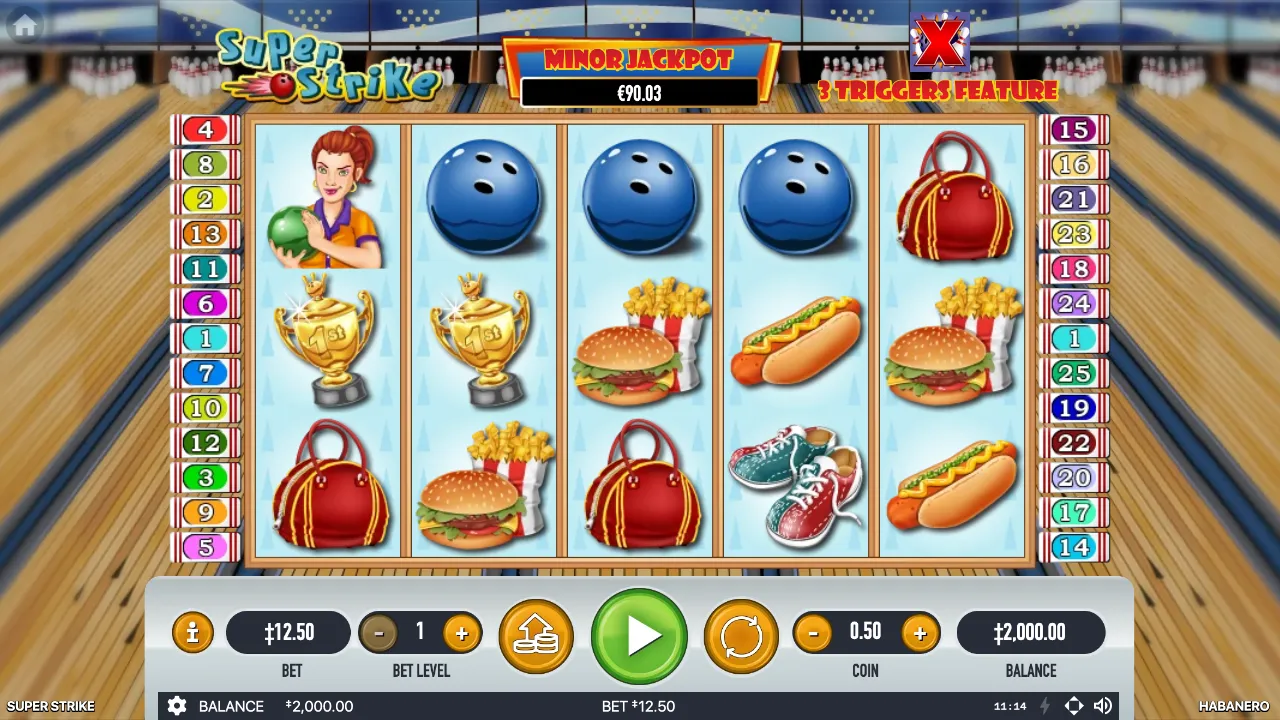This screenshot has height=720, width=1280.
Task: Click the BET 12.50 field in status bar
Action: tap(640, 706)
